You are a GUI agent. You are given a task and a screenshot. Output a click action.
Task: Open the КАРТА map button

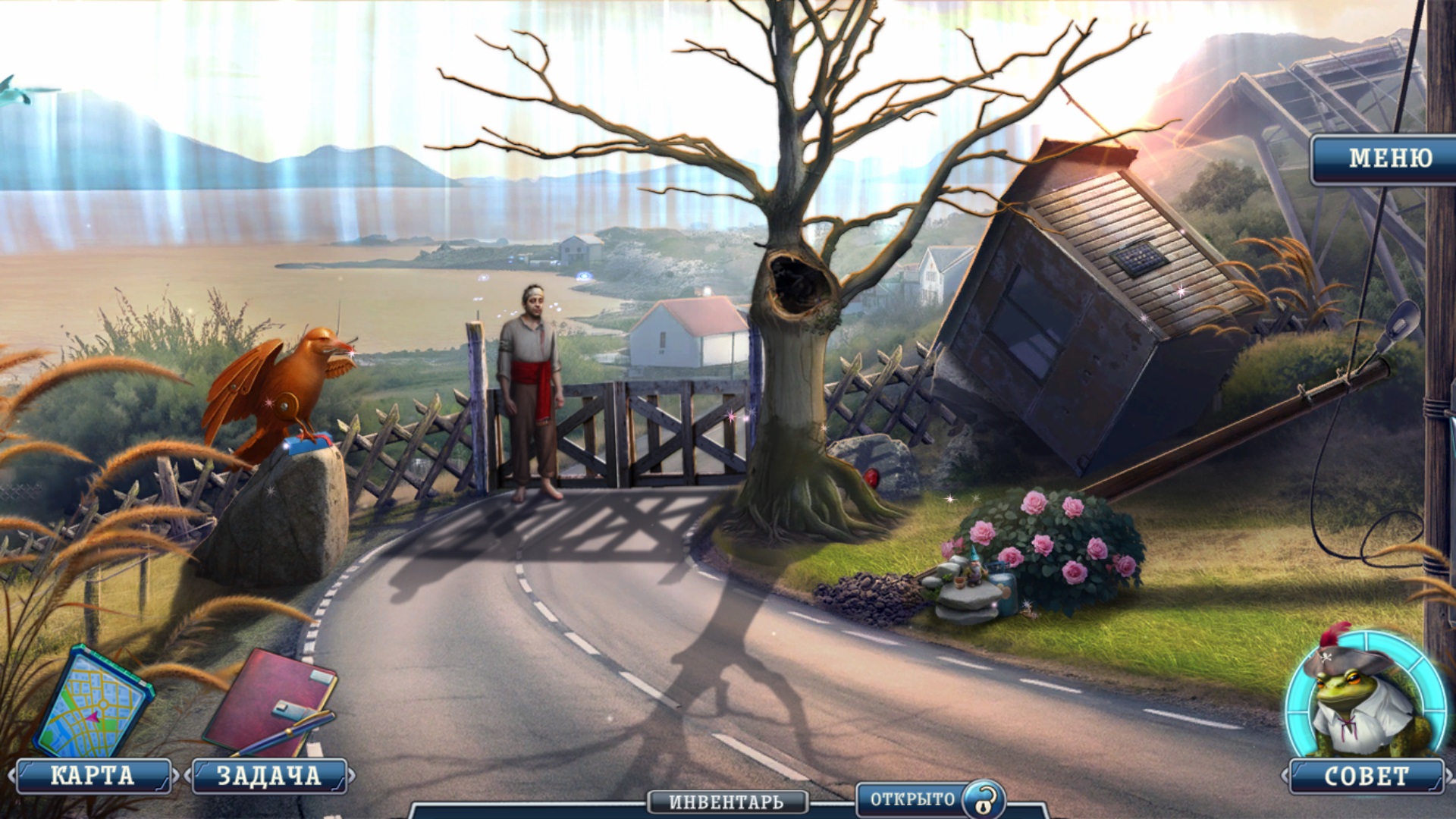click(93, 776)
